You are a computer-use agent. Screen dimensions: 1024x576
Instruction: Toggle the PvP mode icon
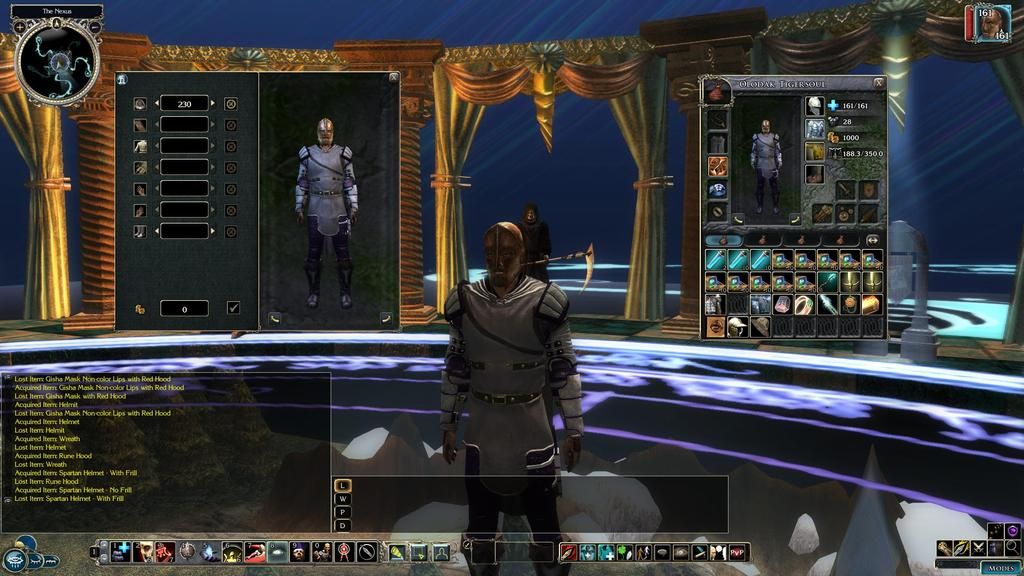point(738,552)
